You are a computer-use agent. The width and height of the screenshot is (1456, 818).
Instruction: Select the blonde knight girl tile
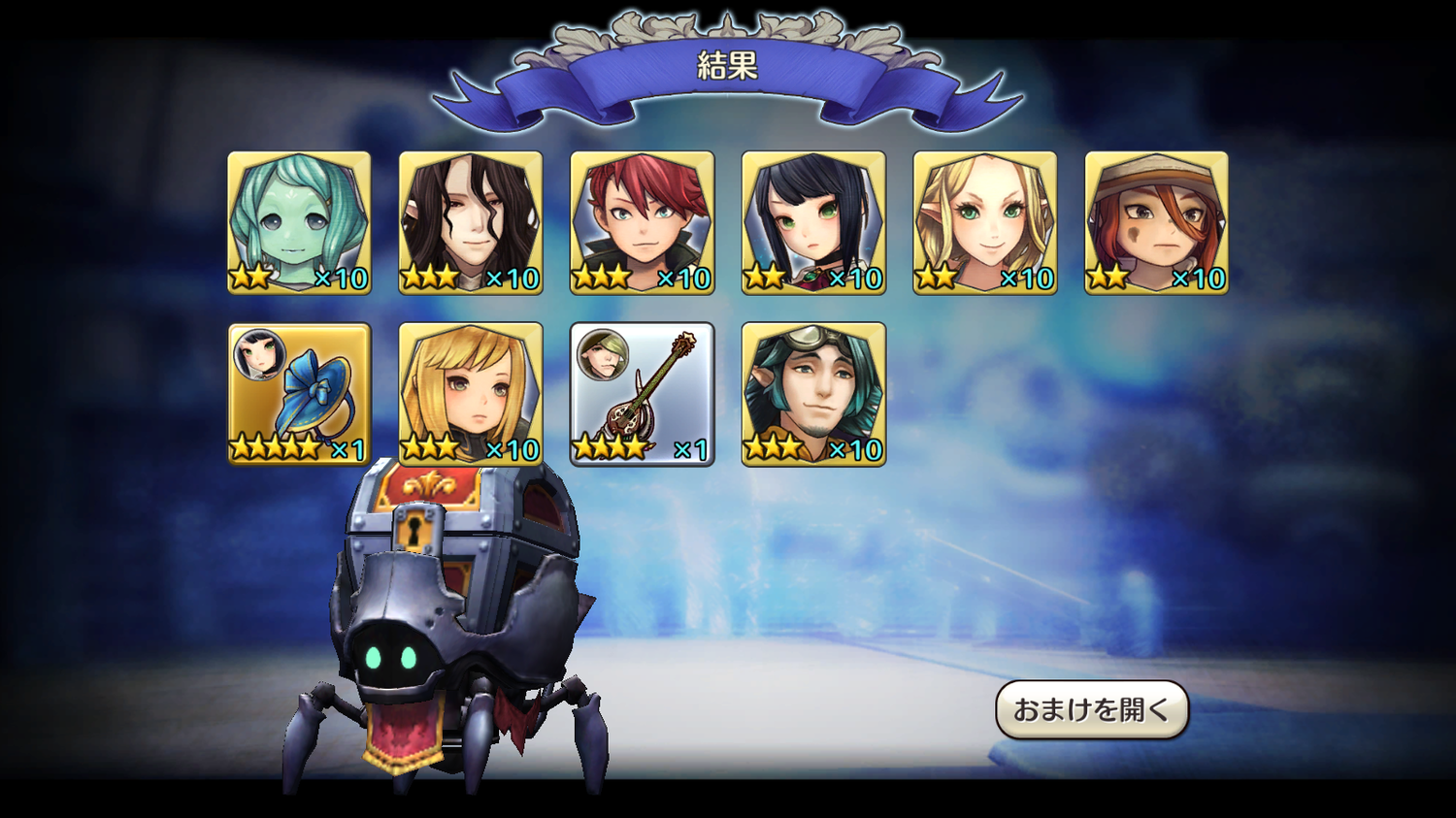(x=471, y=394)
